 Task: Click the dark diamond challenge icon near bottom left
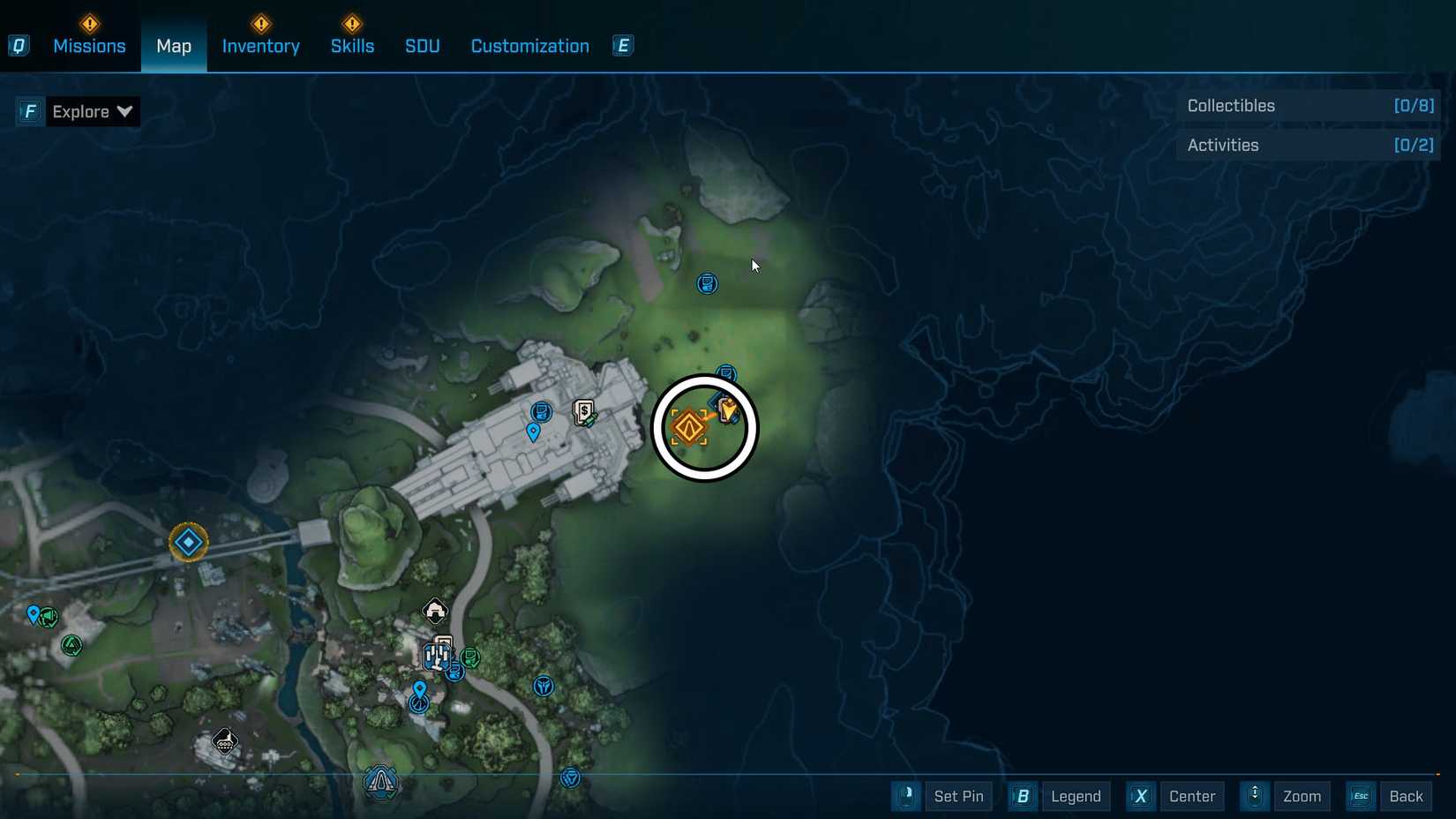click(224, 741)
